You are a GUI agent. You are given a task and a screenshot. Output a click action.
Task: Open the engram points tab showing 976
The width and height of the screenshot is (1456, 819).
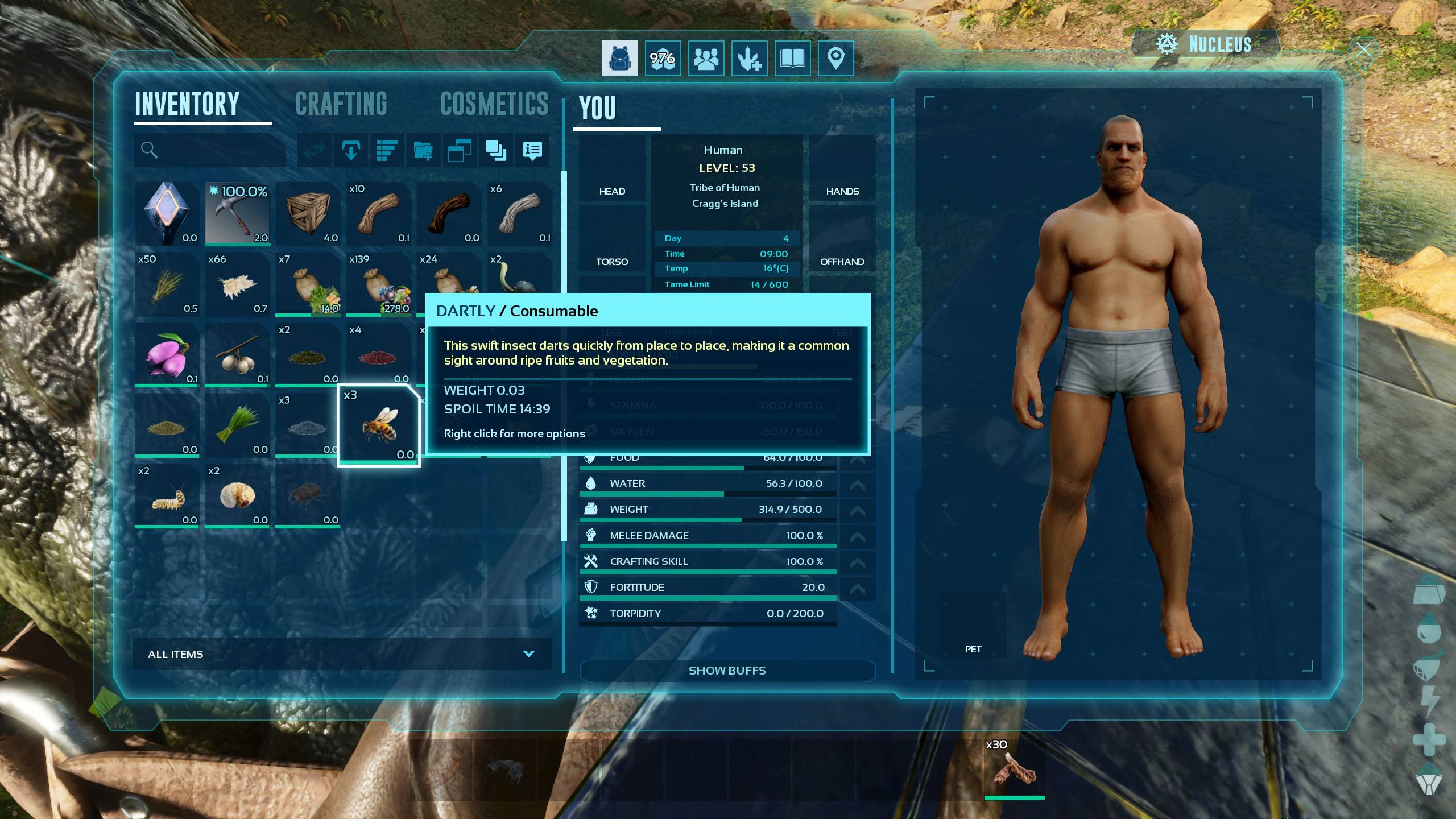pos(663,58)
